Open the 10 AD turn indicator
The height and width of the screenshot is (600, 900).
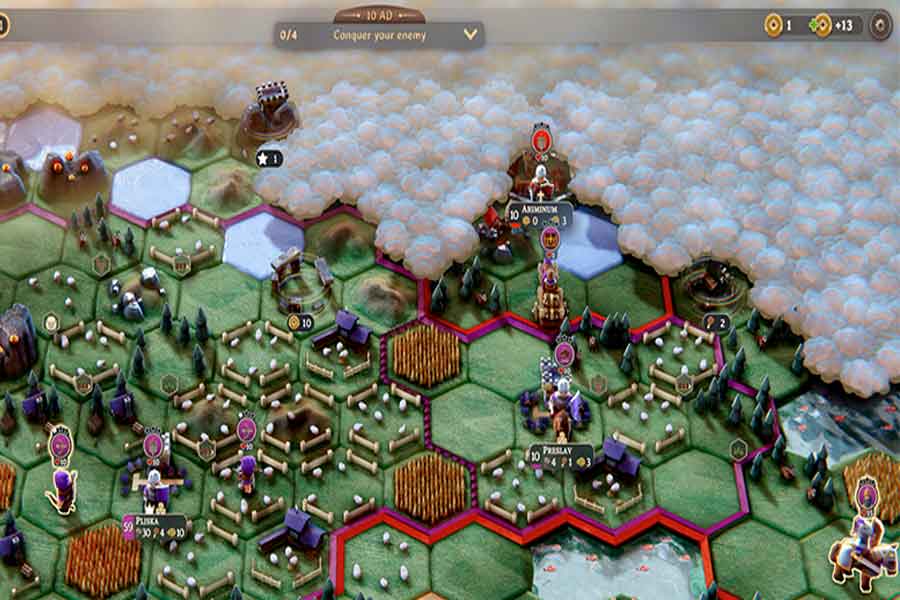coord(378,15)
